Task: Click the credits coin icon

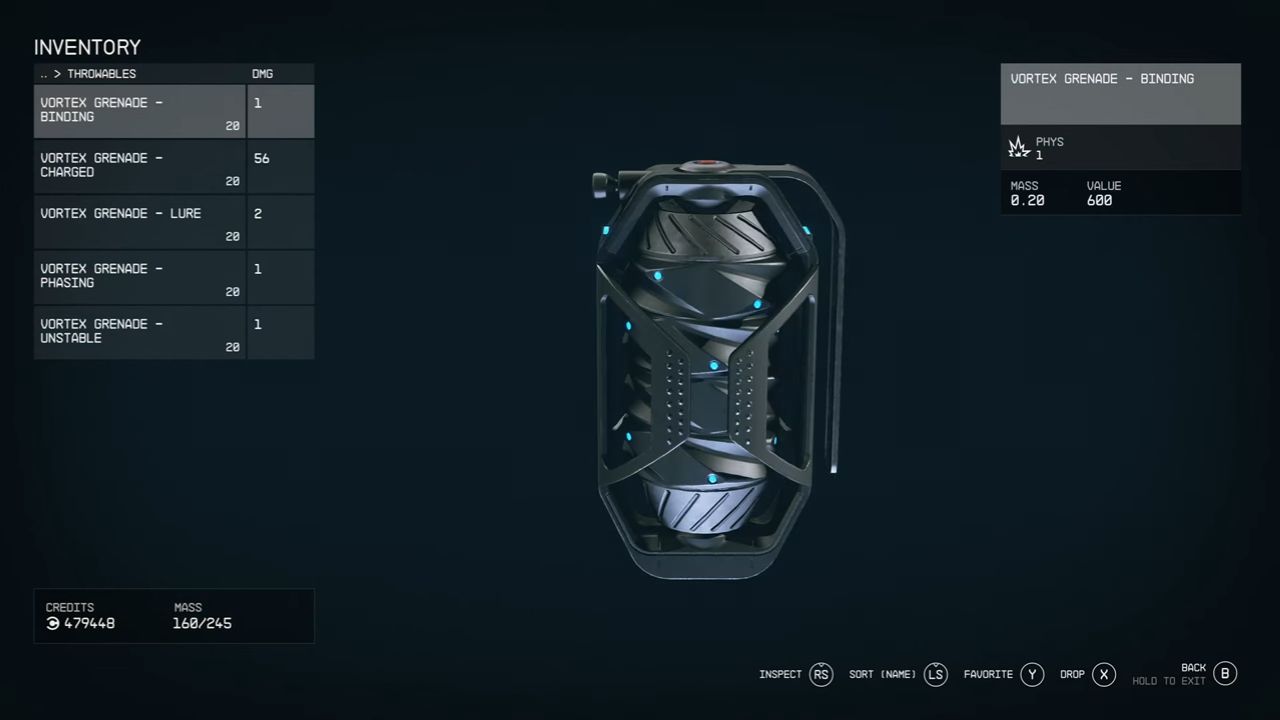Action: pyautogui.click(x=52, y=623)
